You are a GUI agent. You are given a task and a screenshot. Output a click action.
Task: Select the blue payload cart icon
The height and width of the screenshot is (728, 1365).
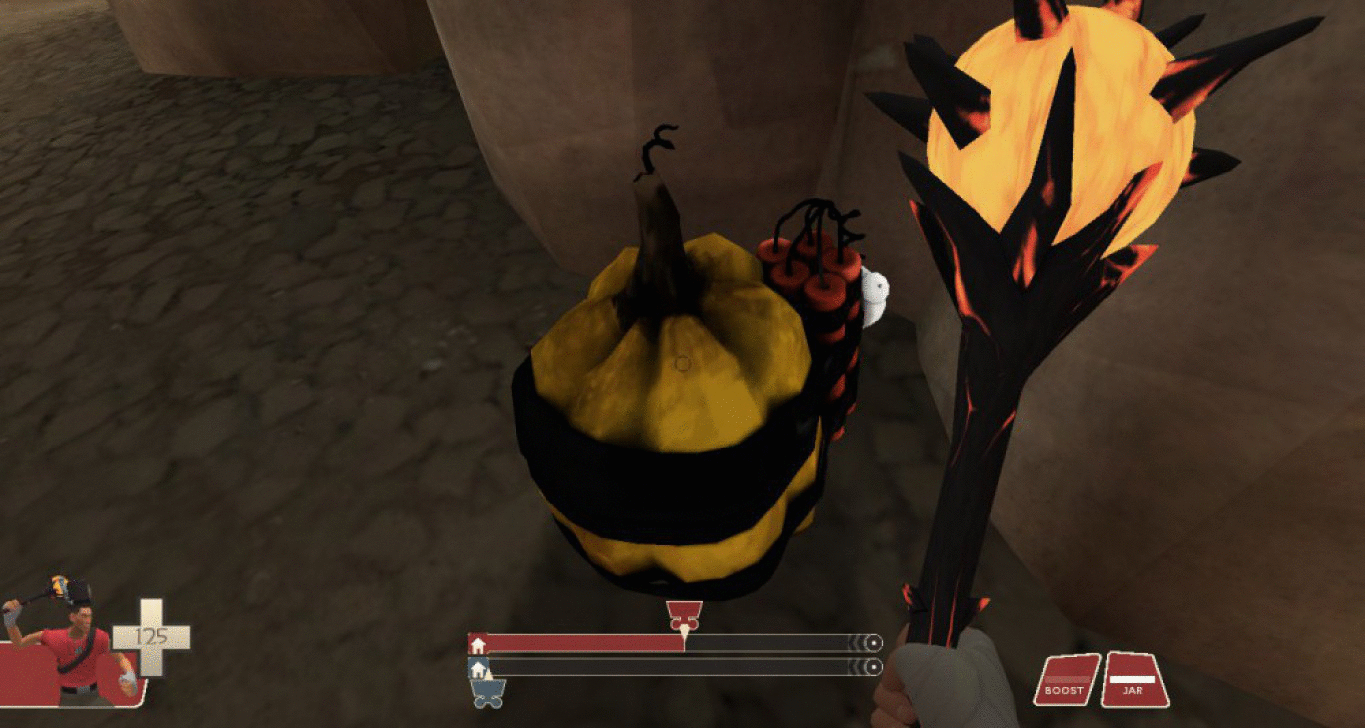tap(488, 693)
